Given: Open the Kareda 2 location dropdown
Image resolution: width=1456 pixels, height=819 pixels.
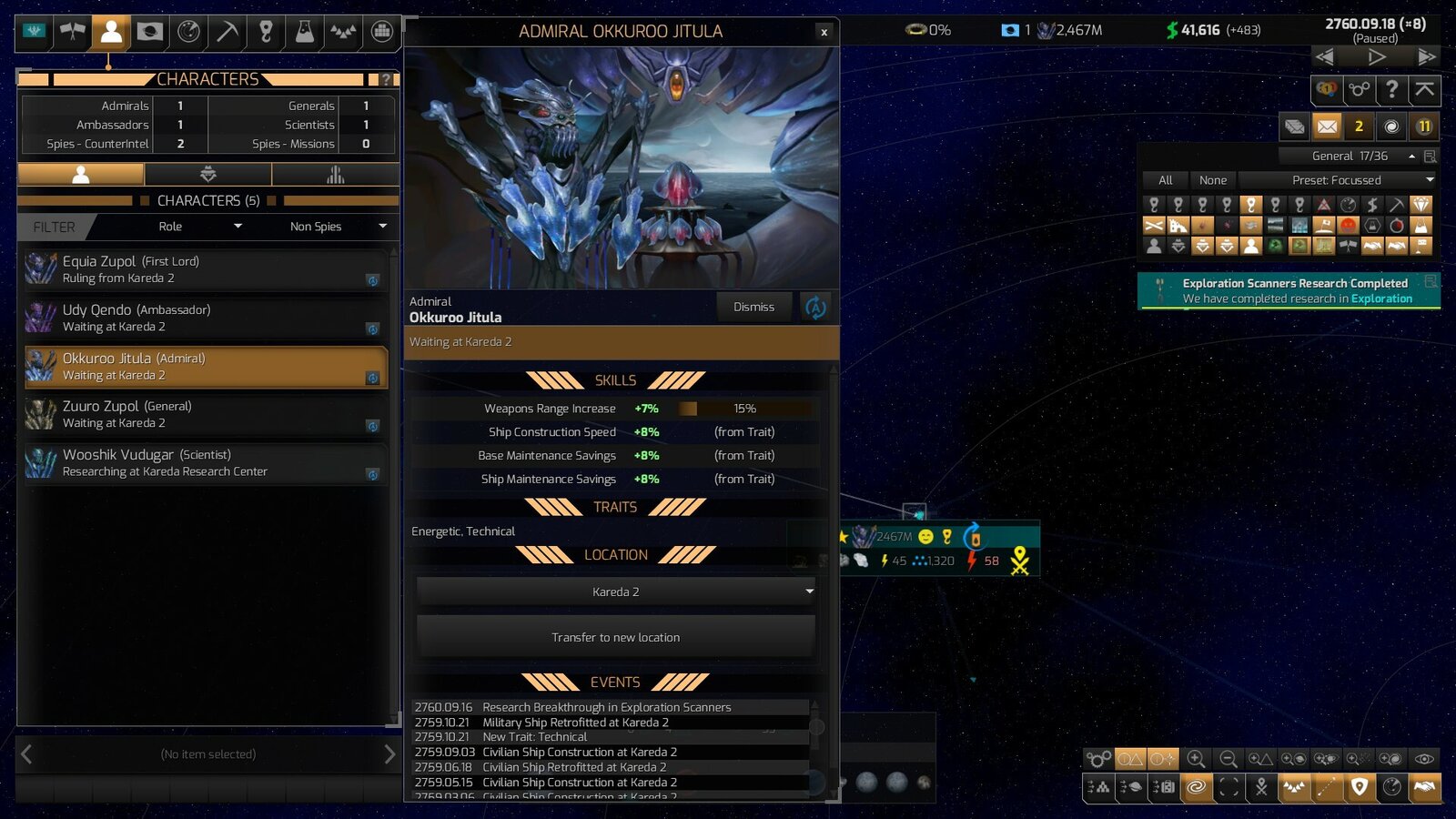Looking at the screenshot, I should pyautogui.click(x=616, y=591).
